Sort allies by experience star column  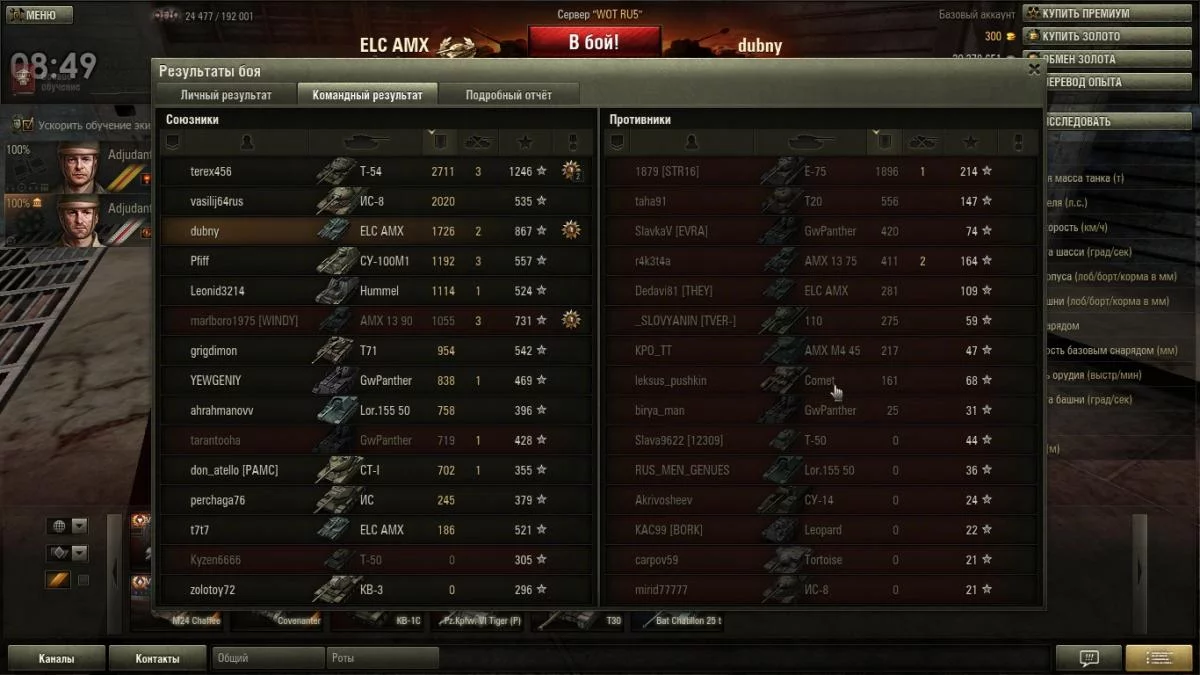point(524,143)
